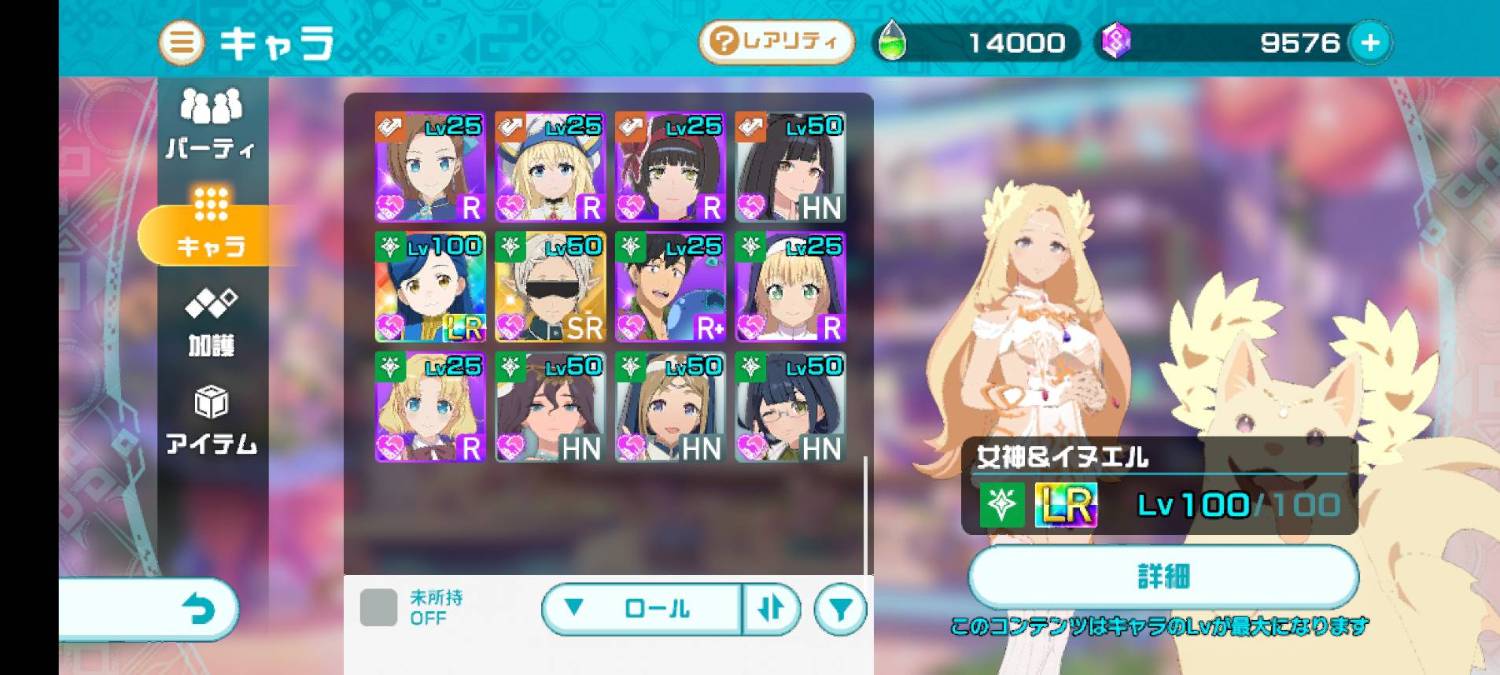Choose the SR blindfolded white-haired character
This screenshot has height=675, width=1500.
pos(550,287)
